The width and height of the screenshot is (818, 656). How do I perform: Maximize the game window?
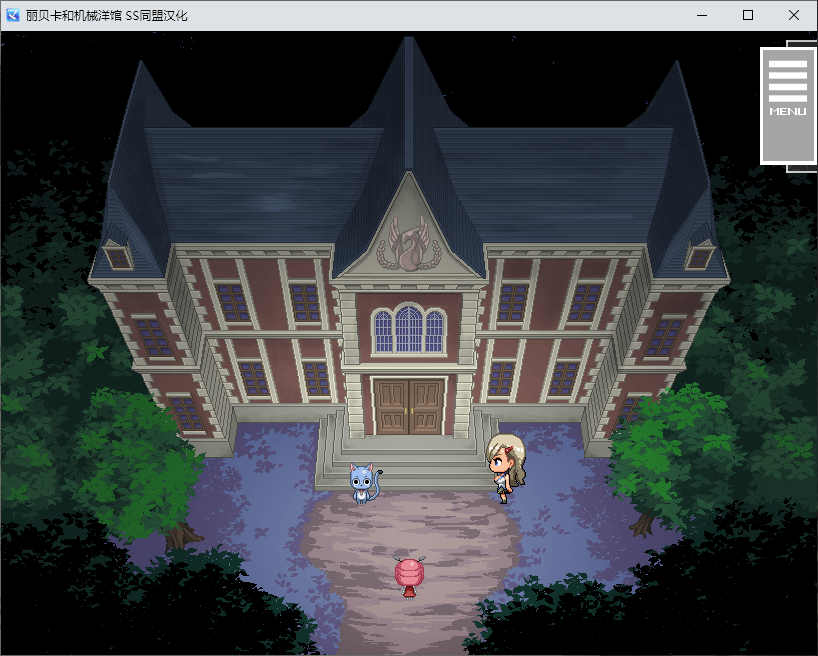[748, 16]
